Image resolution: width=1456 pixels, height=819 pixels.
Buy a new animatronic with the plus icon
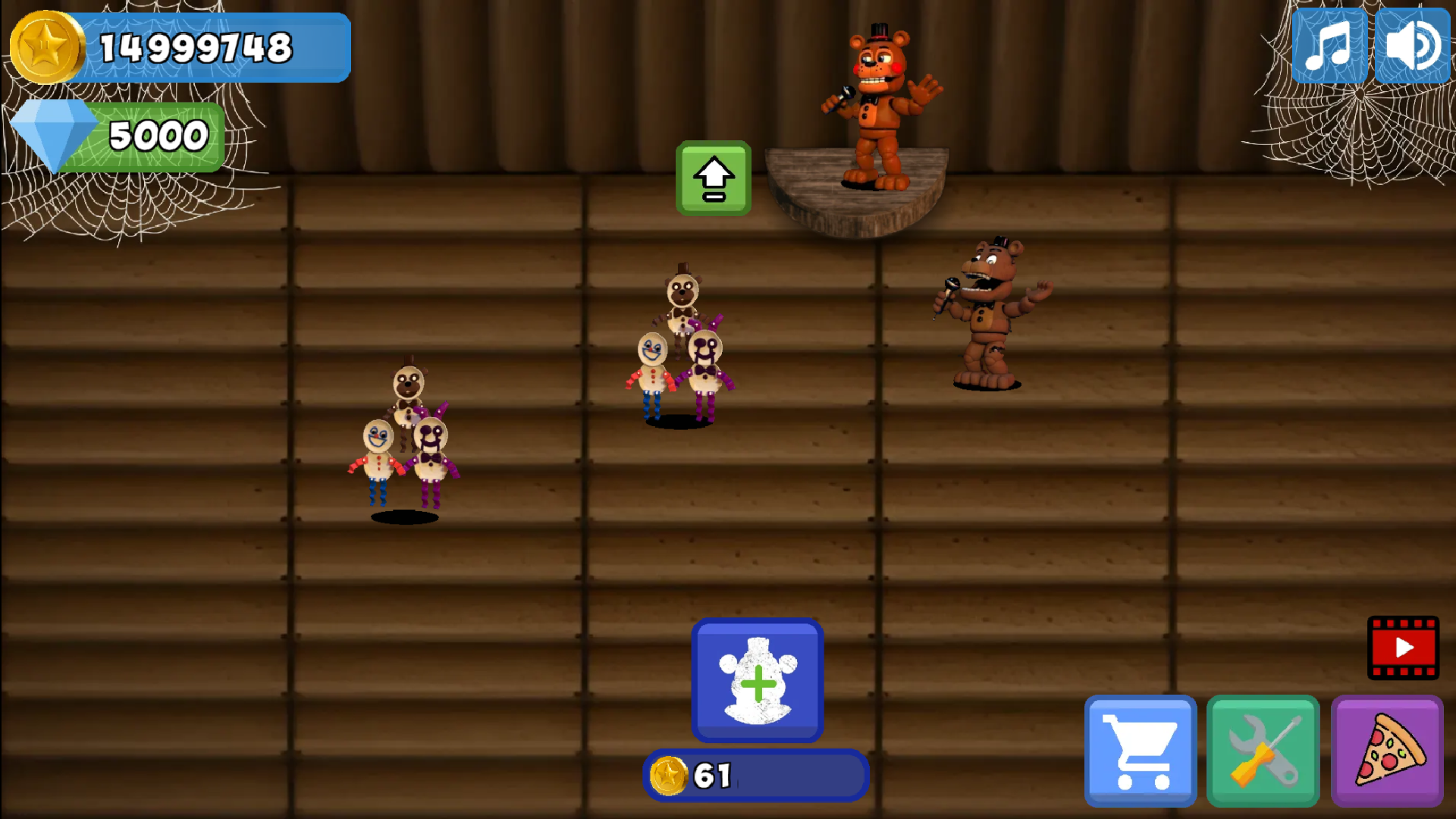[x=756, y=680]
